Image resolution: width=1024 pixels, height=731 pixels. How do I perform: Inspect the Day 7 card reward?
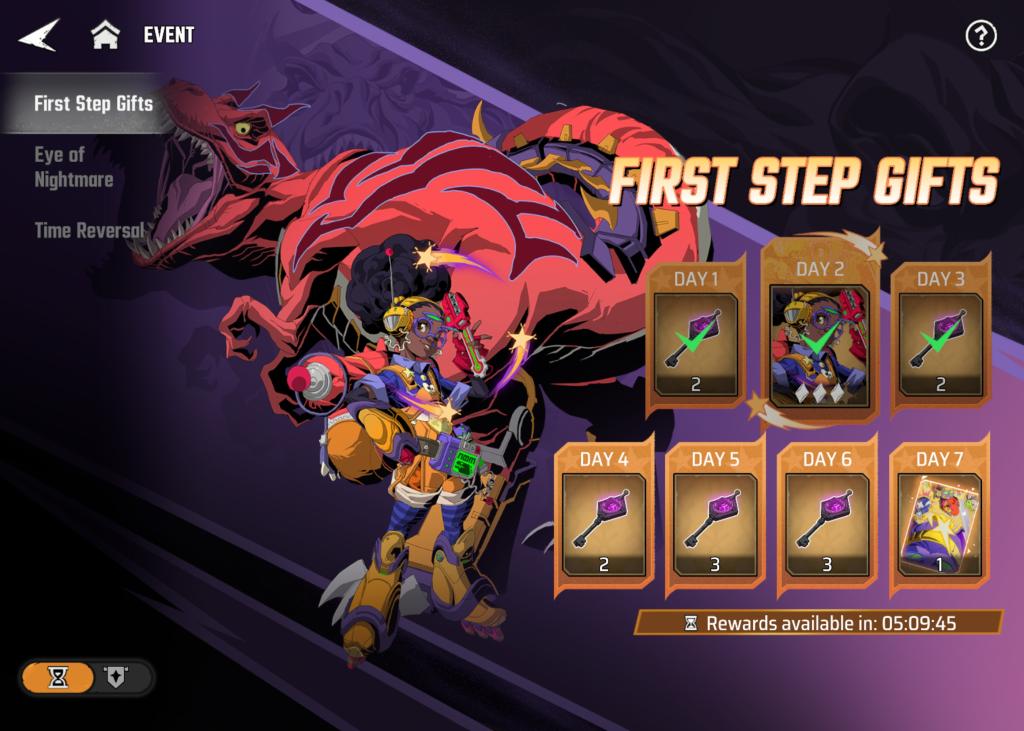(x=938, y=522)
